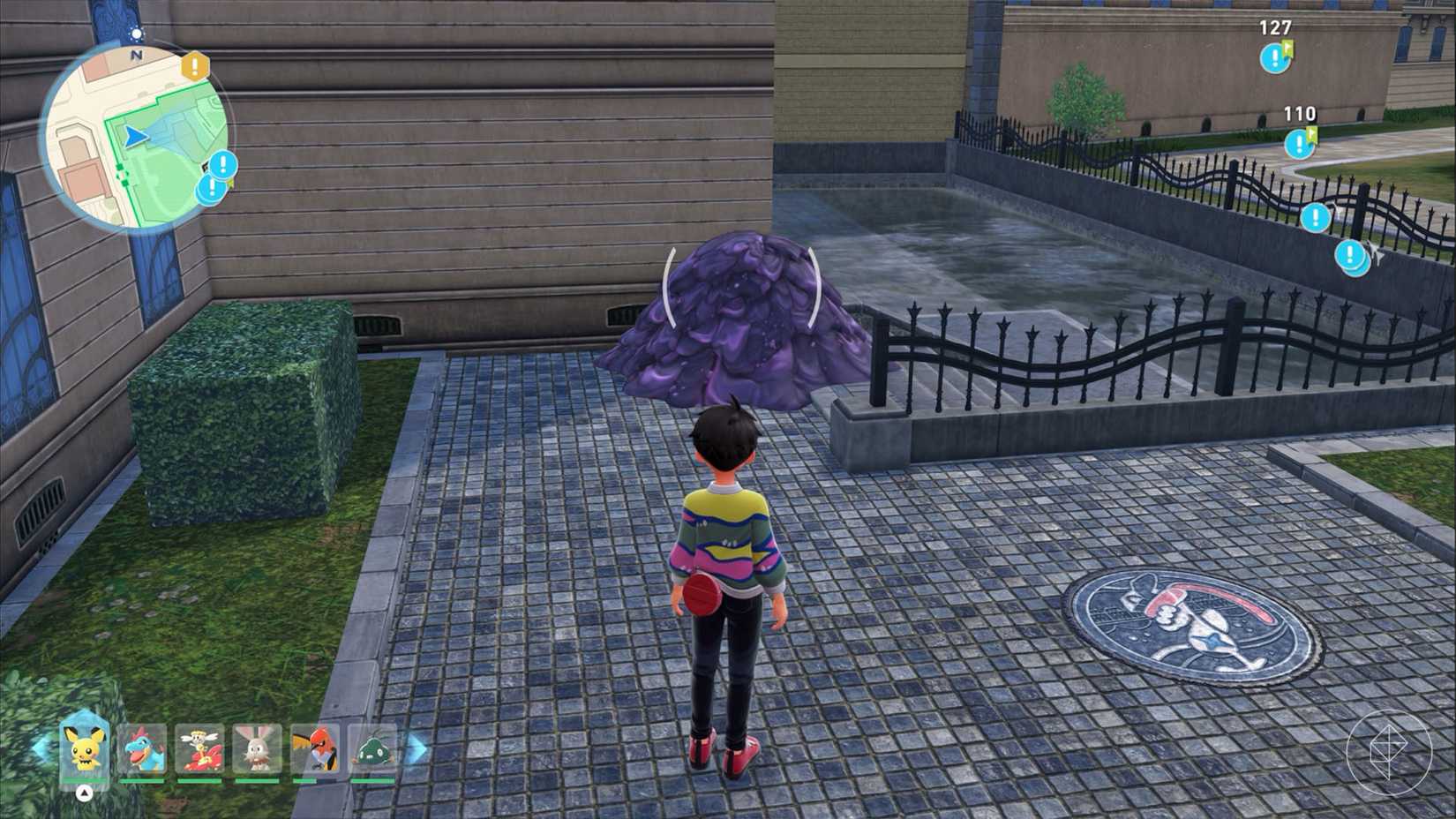Open party details via the white up-arrow under Pichu

click(85, 793)
